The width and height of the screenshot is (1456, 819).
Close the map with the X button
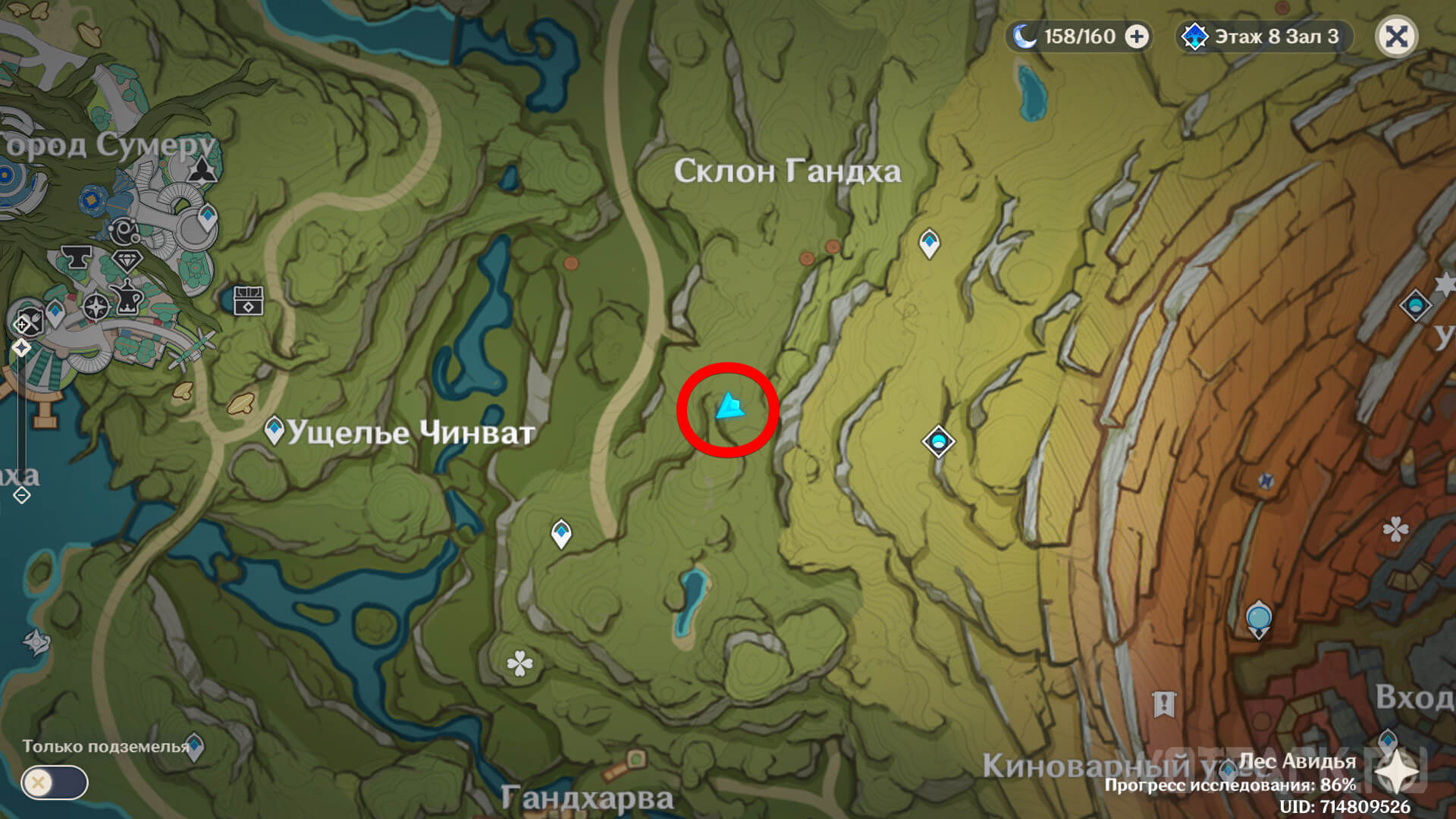[x=1396, y=36]
